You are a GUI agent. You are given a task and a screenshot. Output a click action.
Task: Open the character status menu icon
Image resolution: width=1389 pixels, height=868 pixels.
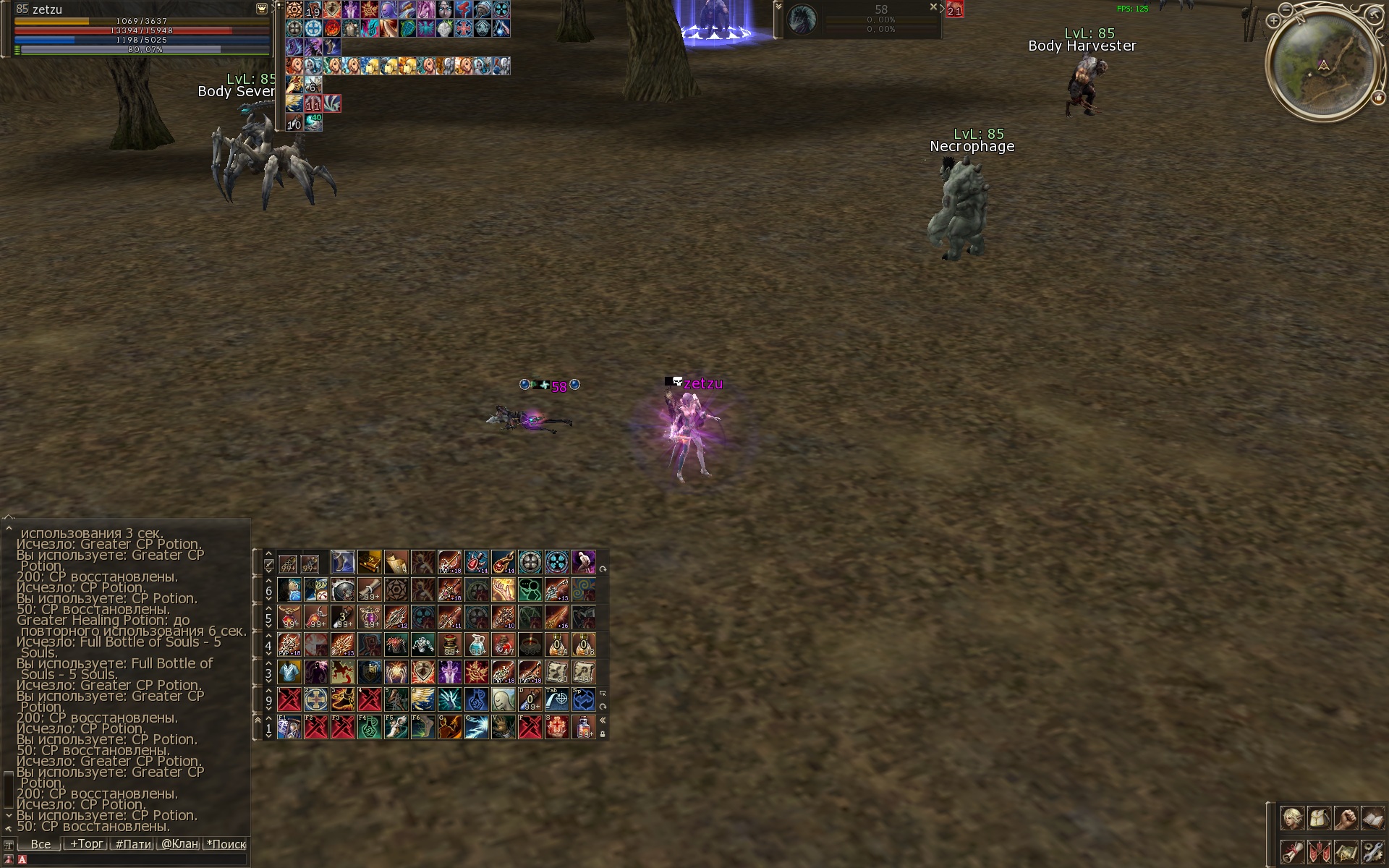[x=1292, y=819]
